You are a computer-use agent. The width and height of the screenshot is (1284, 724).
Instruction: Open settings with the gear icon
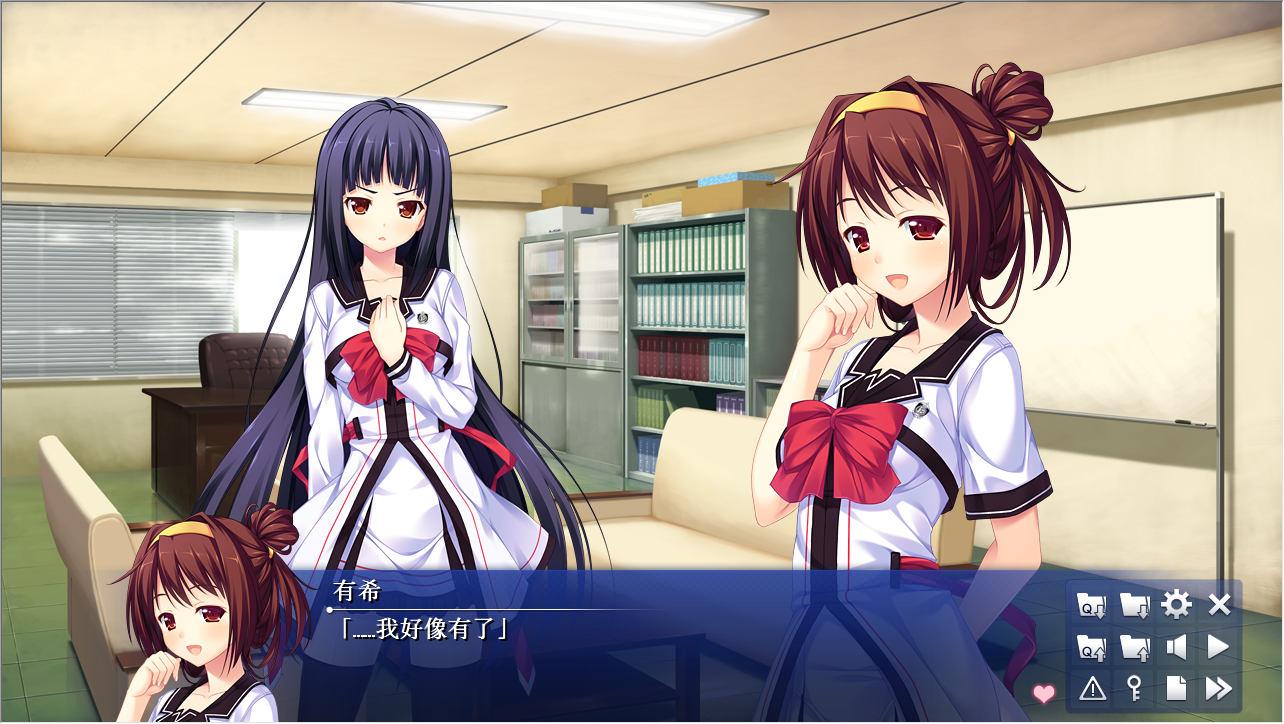coord(1176,605)
